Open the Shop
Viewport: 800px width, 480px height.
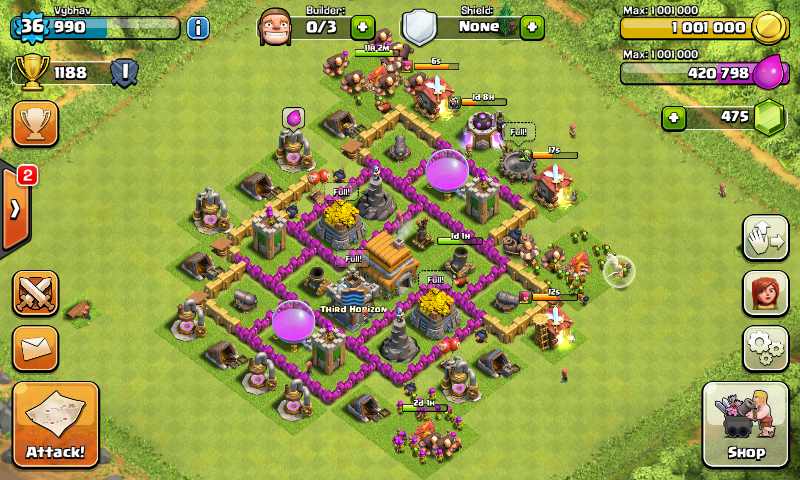[746, 424]
